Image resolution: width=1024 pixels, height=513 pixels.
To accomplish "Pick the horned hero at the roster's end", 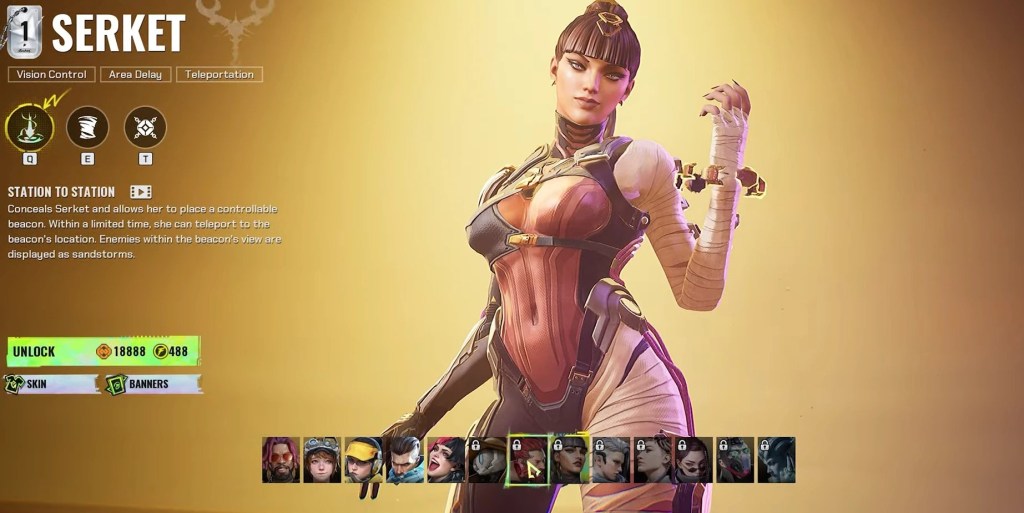I will click(776, 460).
